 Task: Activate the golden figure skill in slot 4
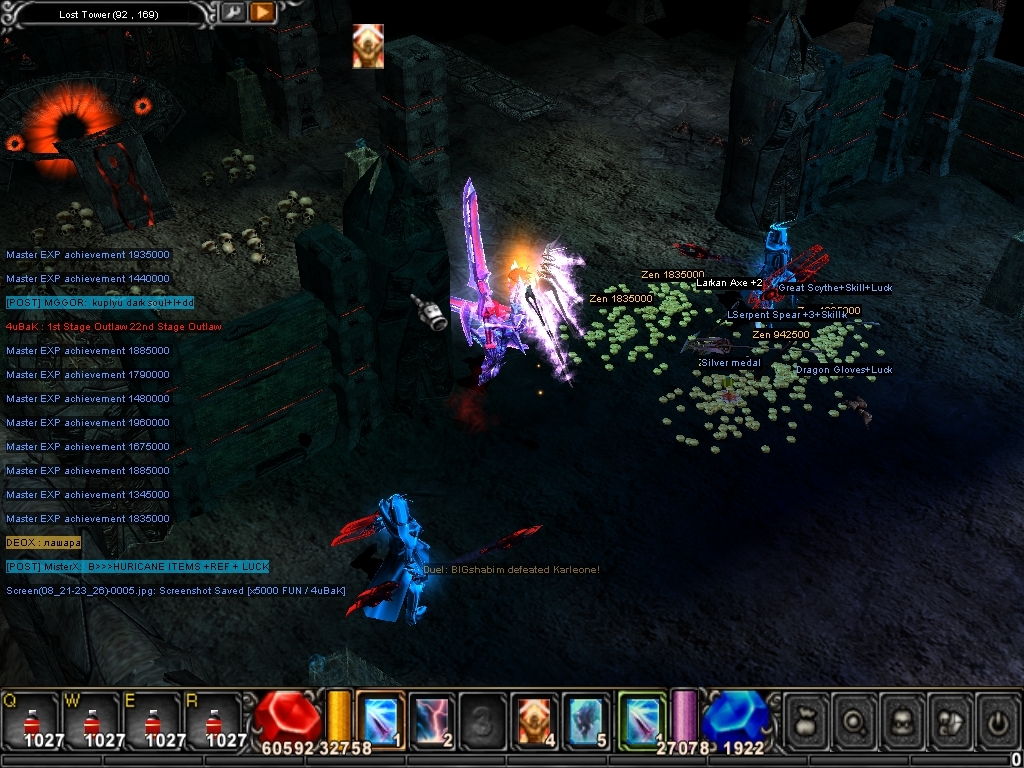click(x=536, y=717)
